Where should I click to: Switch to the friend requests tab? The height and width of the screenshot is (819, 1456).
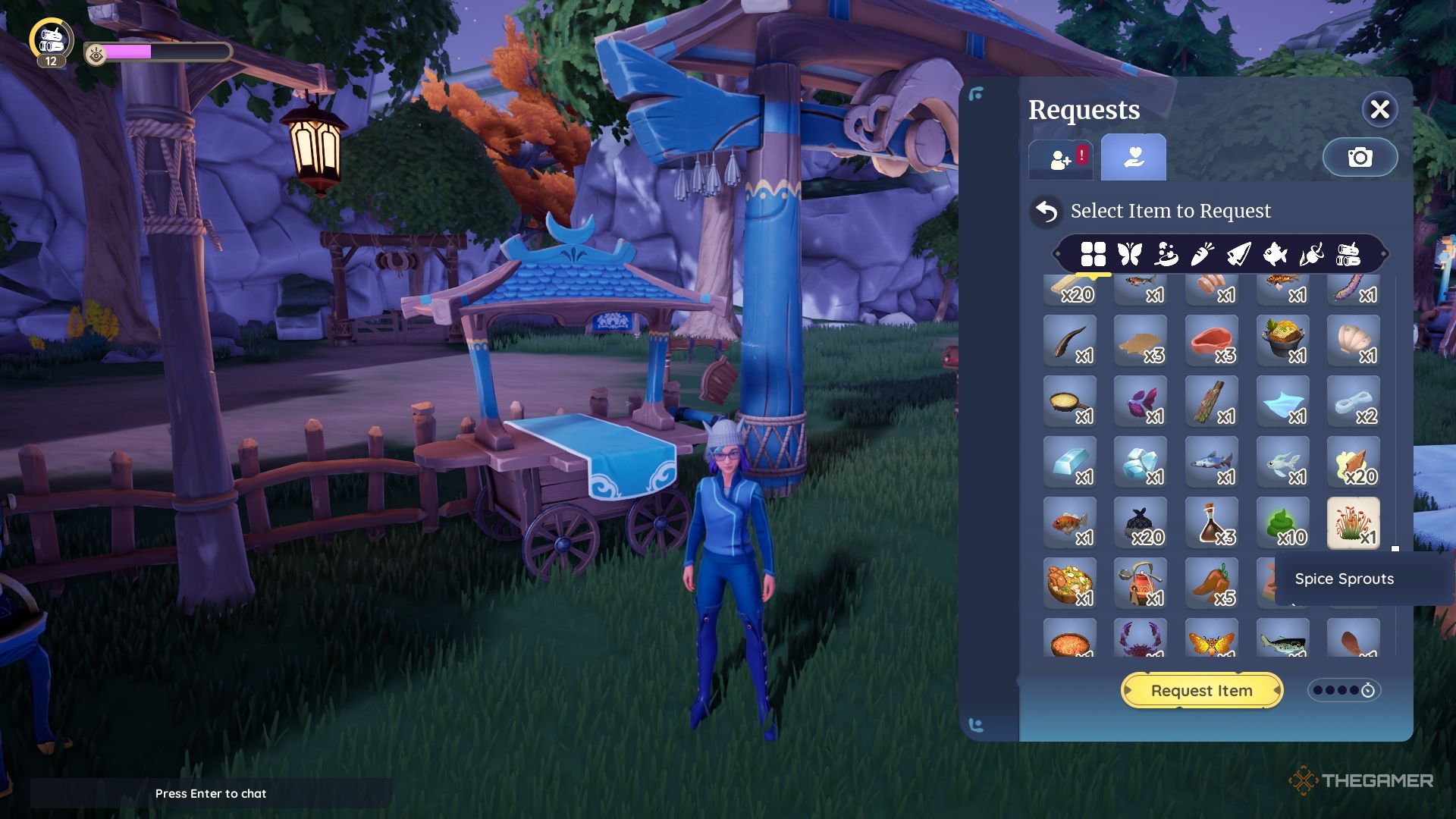[1060, 158]
